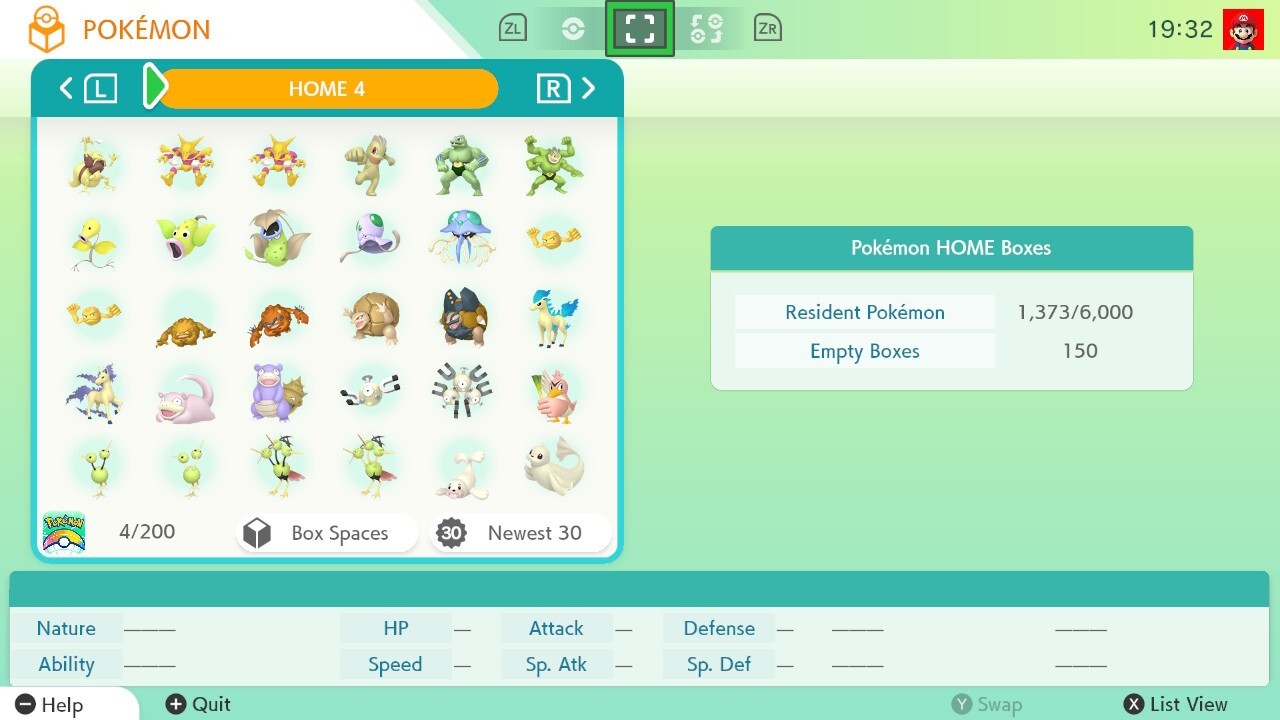Viewport: 1280px width, 720px height.
Task: Select the HOME 4 box title
Action: 326,89
